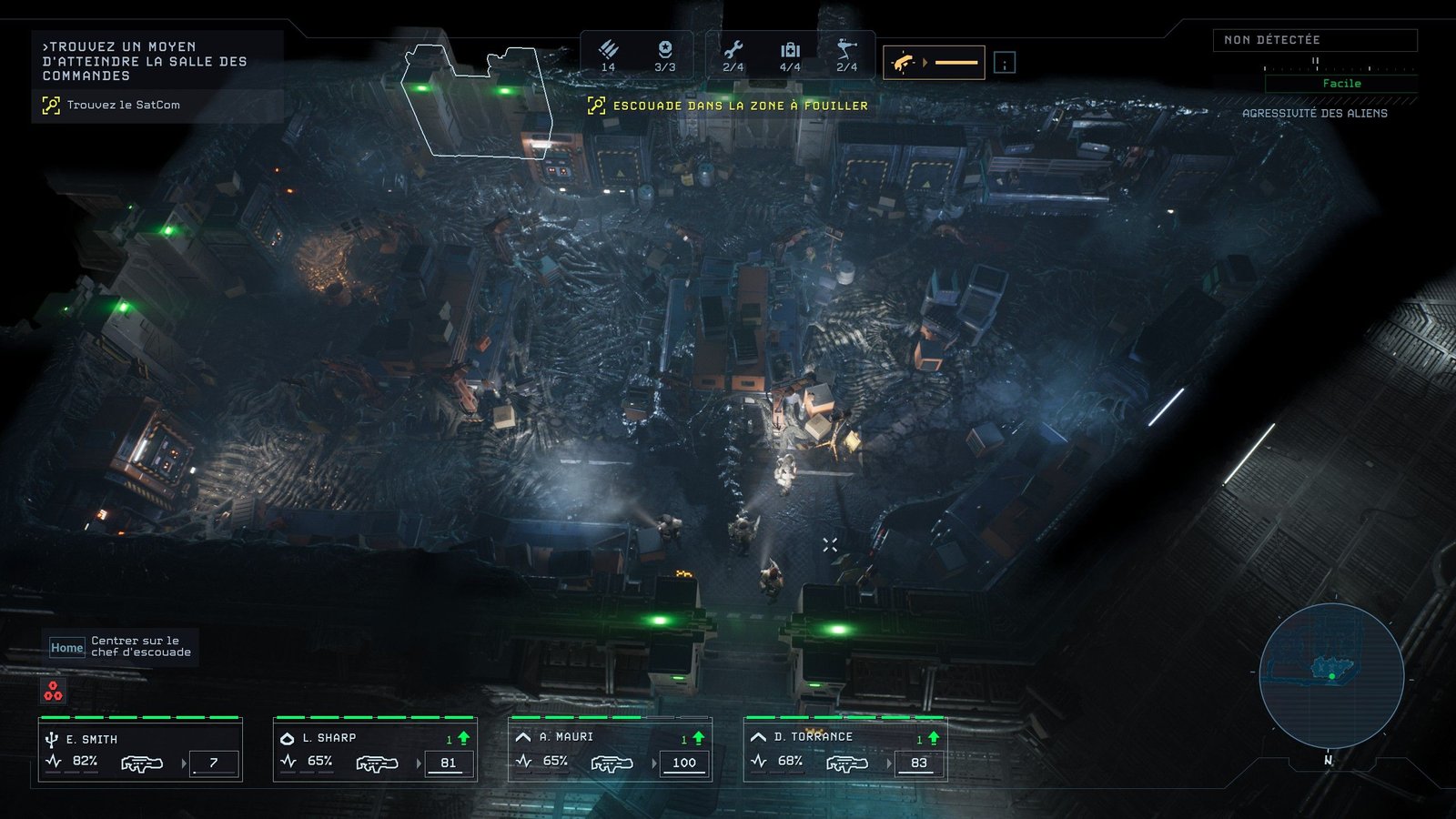Click the medkit supply icon
Viewport: 1456px width, 819px height.
(790, 50)
